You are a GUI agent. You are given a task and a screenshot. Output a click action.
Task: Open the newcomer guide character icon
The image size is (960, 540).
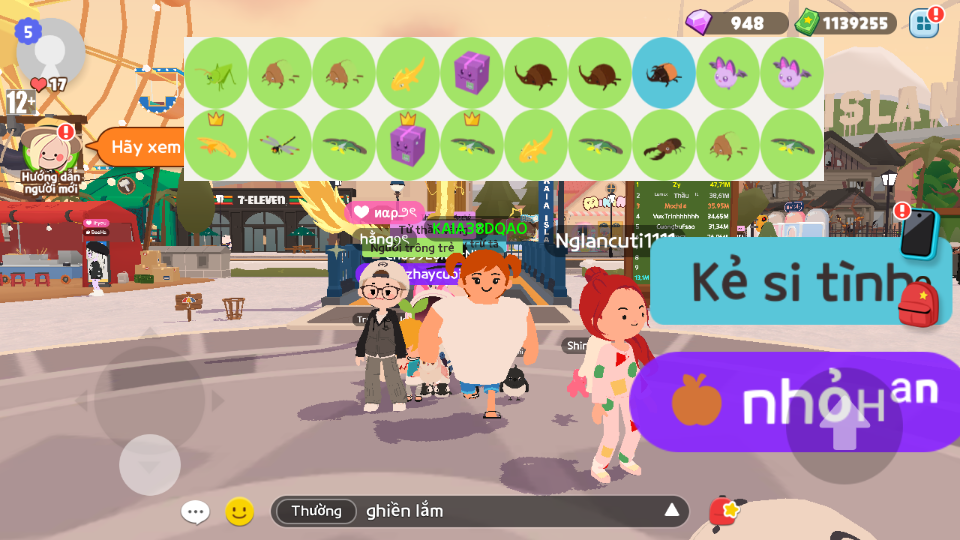pyautogui.click(x=46, y=150)
